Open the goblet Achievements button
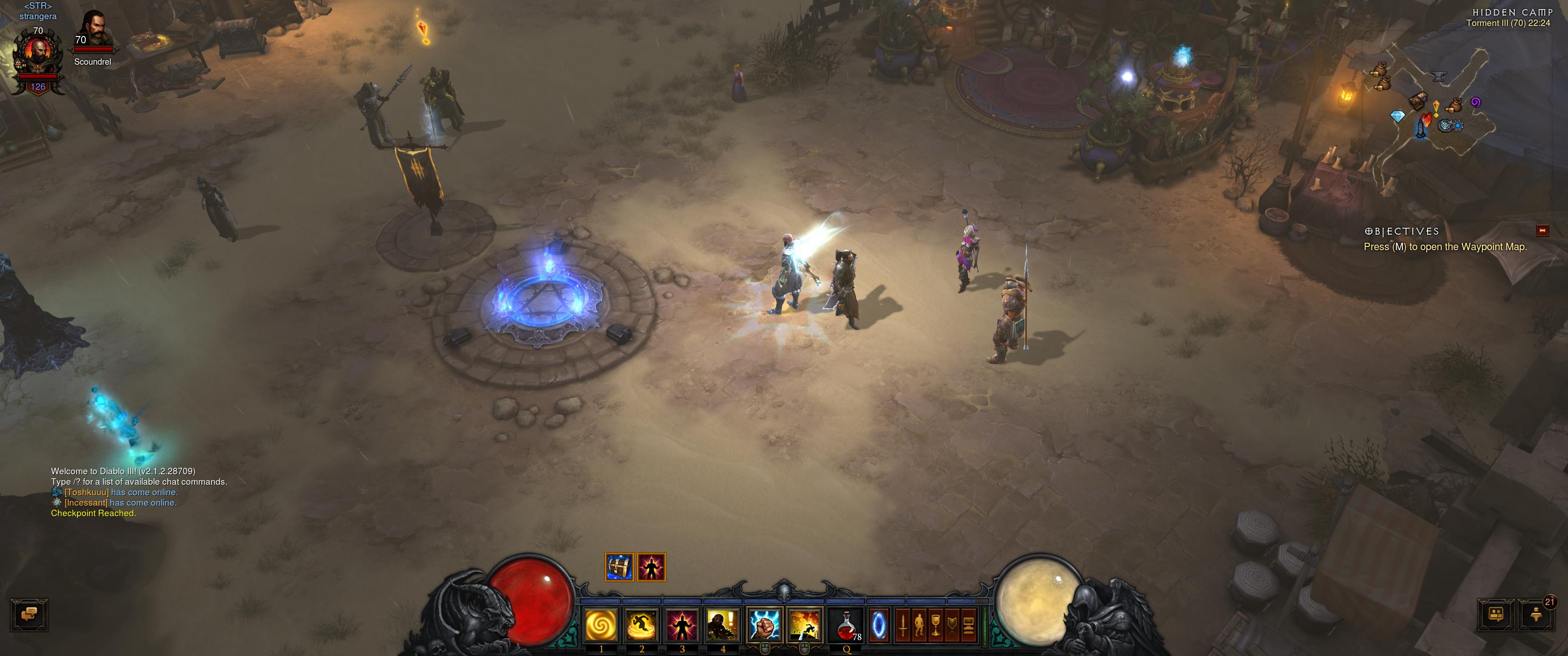The image size is (1568, 656). [x=936, y=625]
